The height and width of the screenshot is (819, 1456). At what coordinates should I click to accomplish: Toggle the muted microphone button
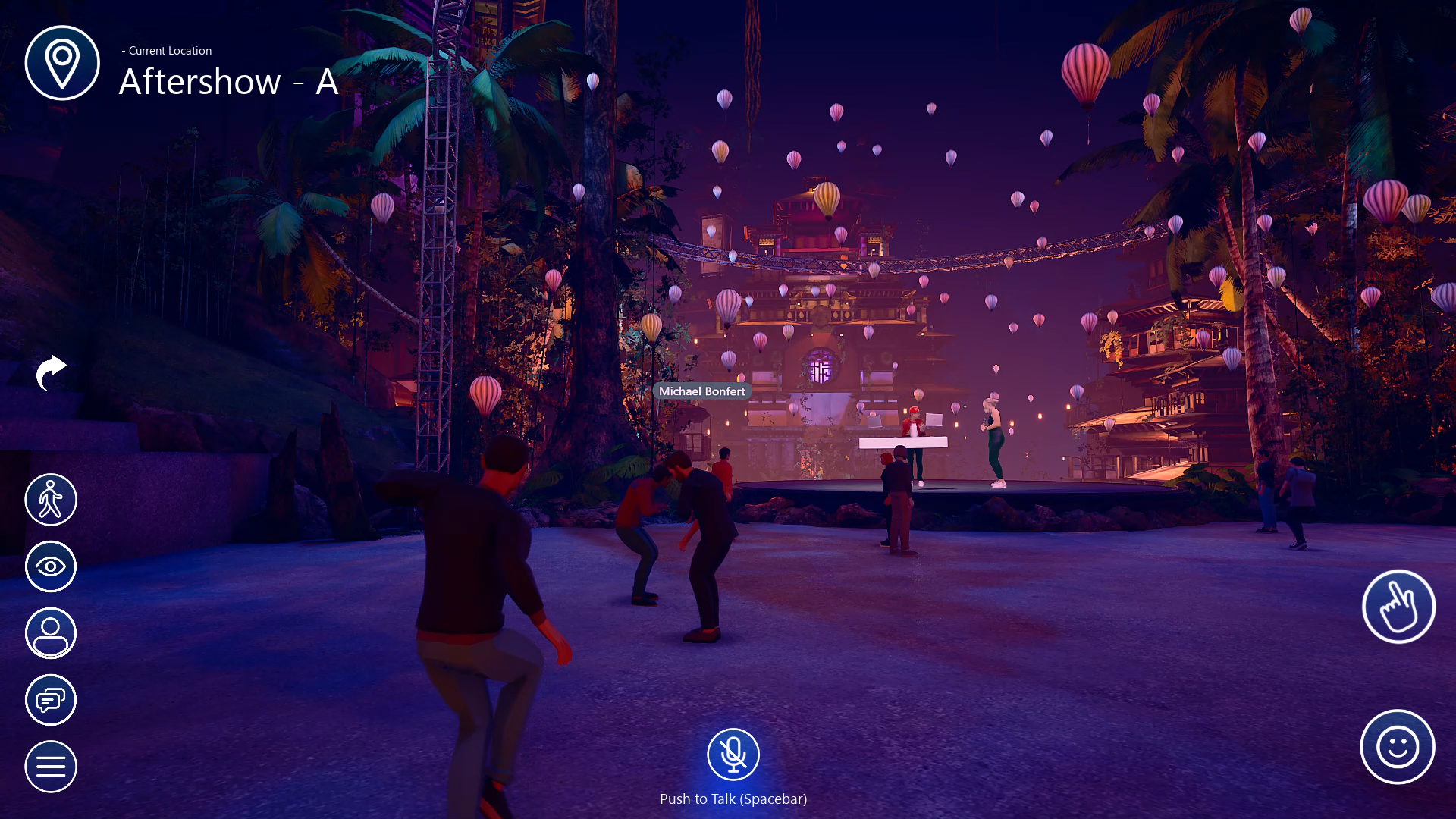(733, 755)
